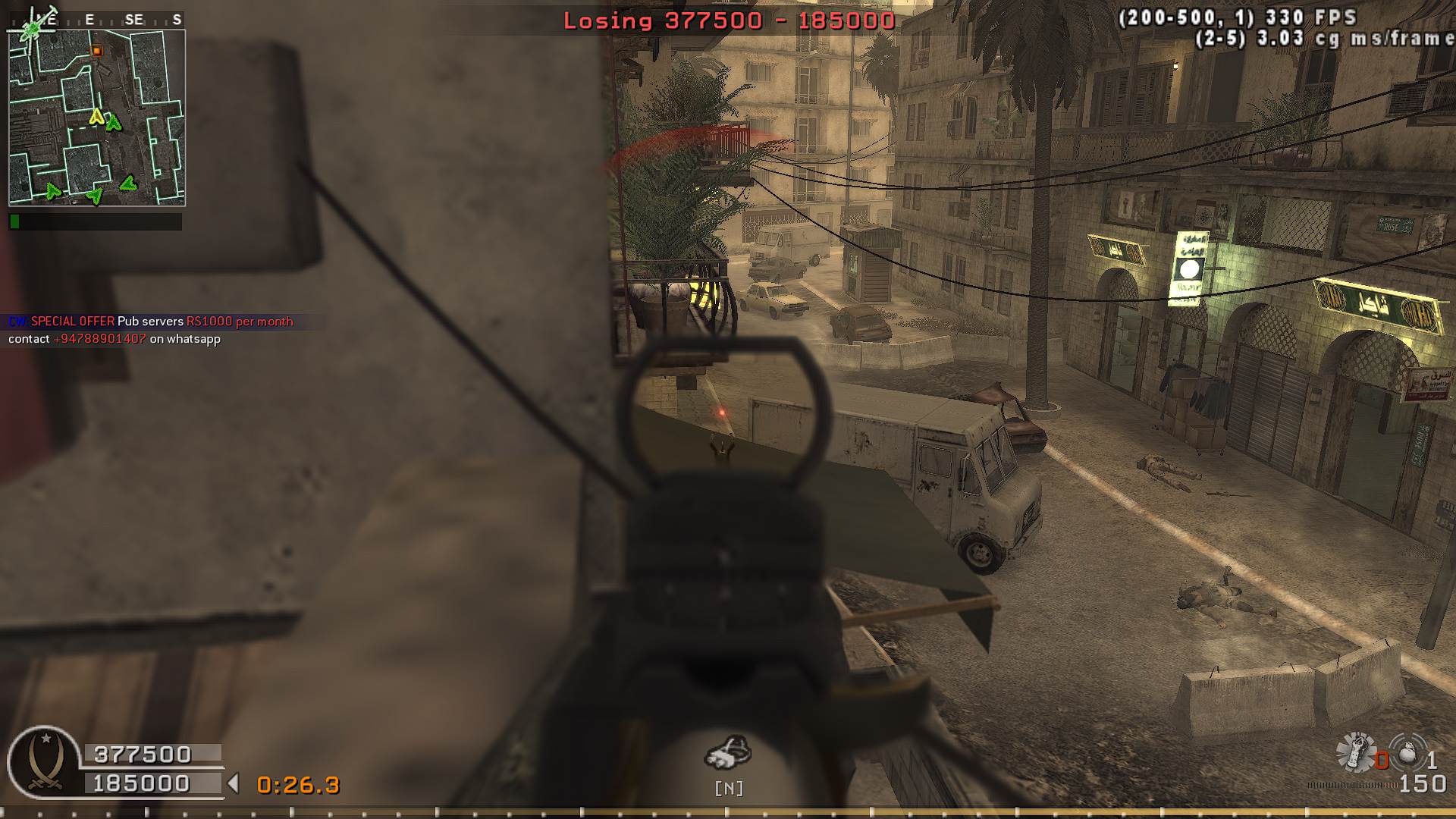The height and width of the screenshot is (819, 1456).
Task: Activate the night vision goggles icon
Action: pos(728,753)
